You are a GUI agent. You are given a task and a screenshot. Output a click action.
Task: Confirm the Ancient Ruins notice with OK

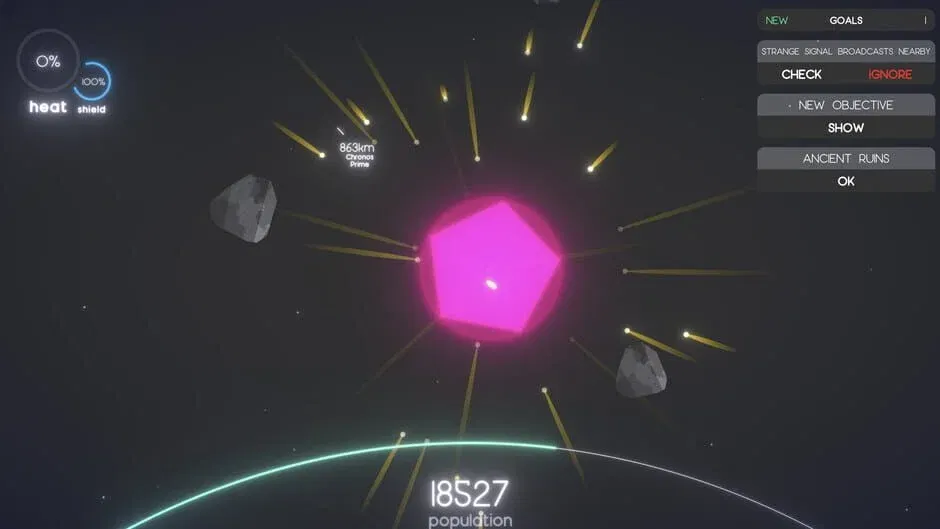(x=845, y=181)
